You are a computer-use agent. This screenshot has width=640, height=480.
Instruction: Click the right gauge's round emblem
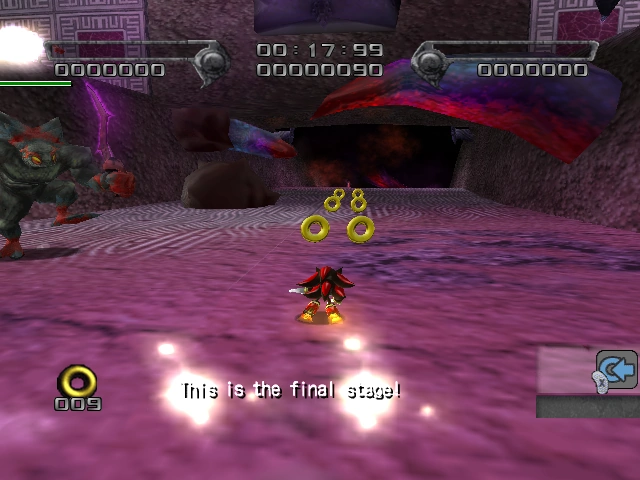pos(431,64)
